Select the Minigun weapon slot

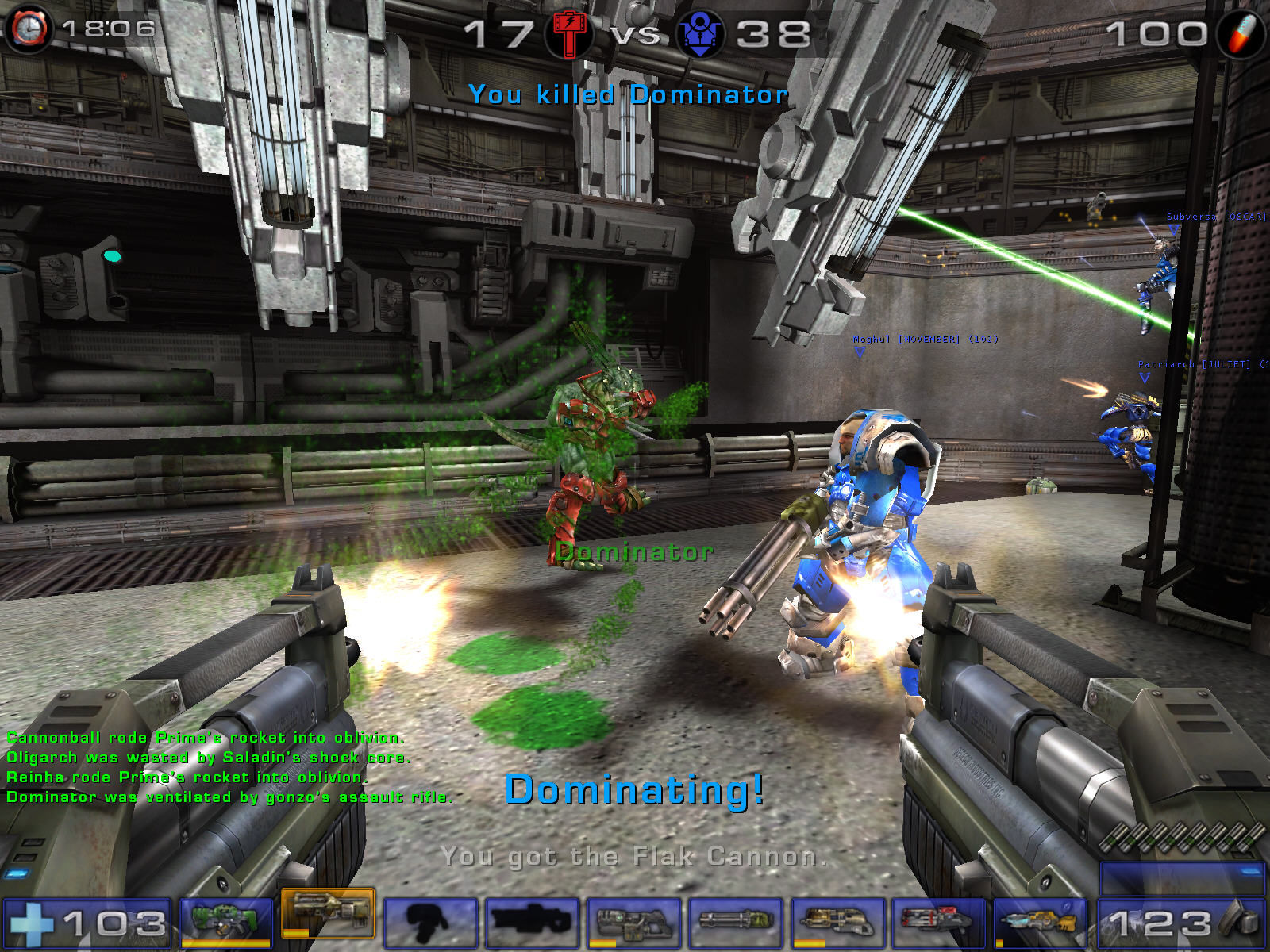735,923
